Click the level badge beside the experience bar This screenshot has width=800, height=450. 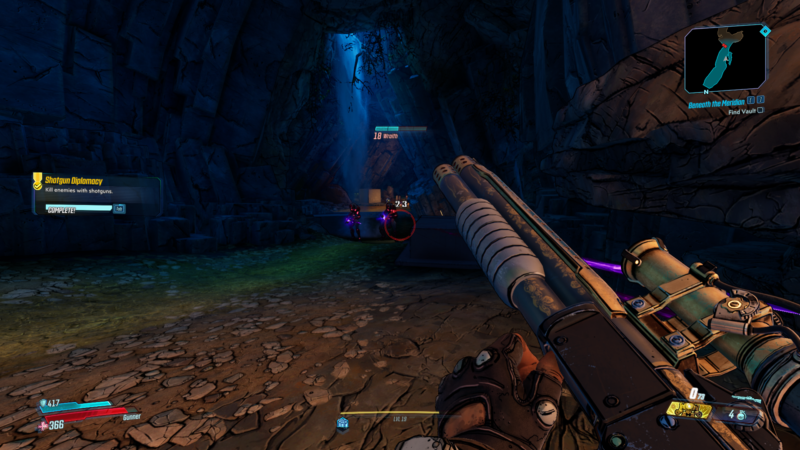pyautogui.click(x=342, y=423)
